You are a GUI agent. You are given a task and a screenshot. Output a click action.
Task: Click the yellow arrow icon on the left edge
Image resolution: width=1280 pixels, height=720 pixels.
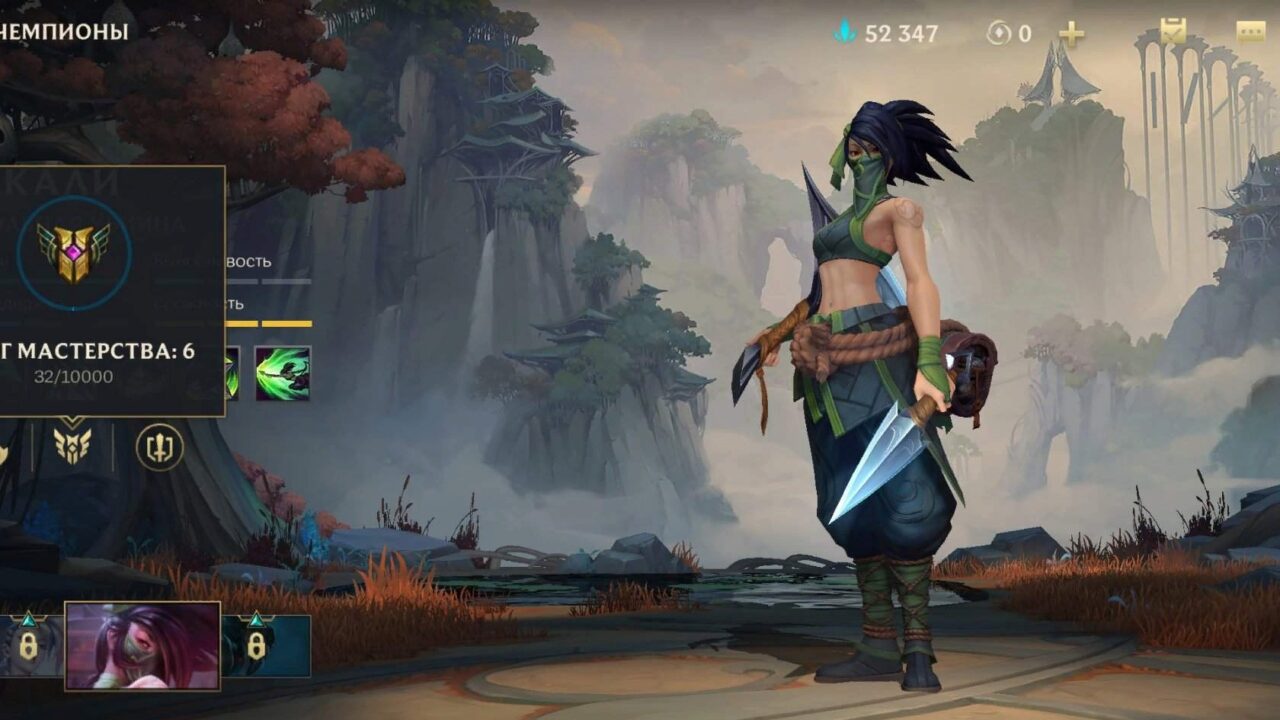4,450
